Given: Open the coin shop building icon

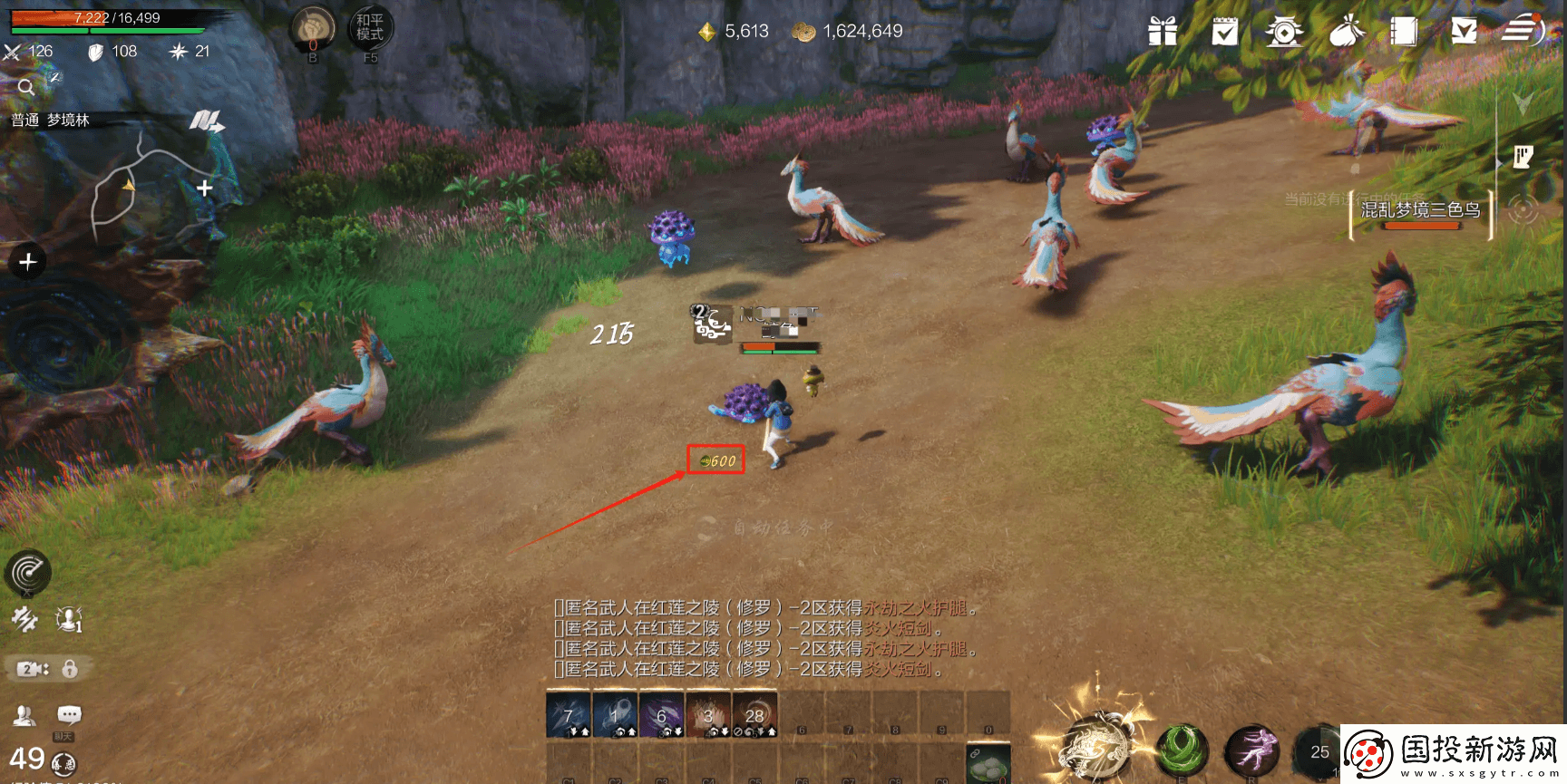Looking at the screenshot, I should pyautogui.click(x=1284, y=32).
